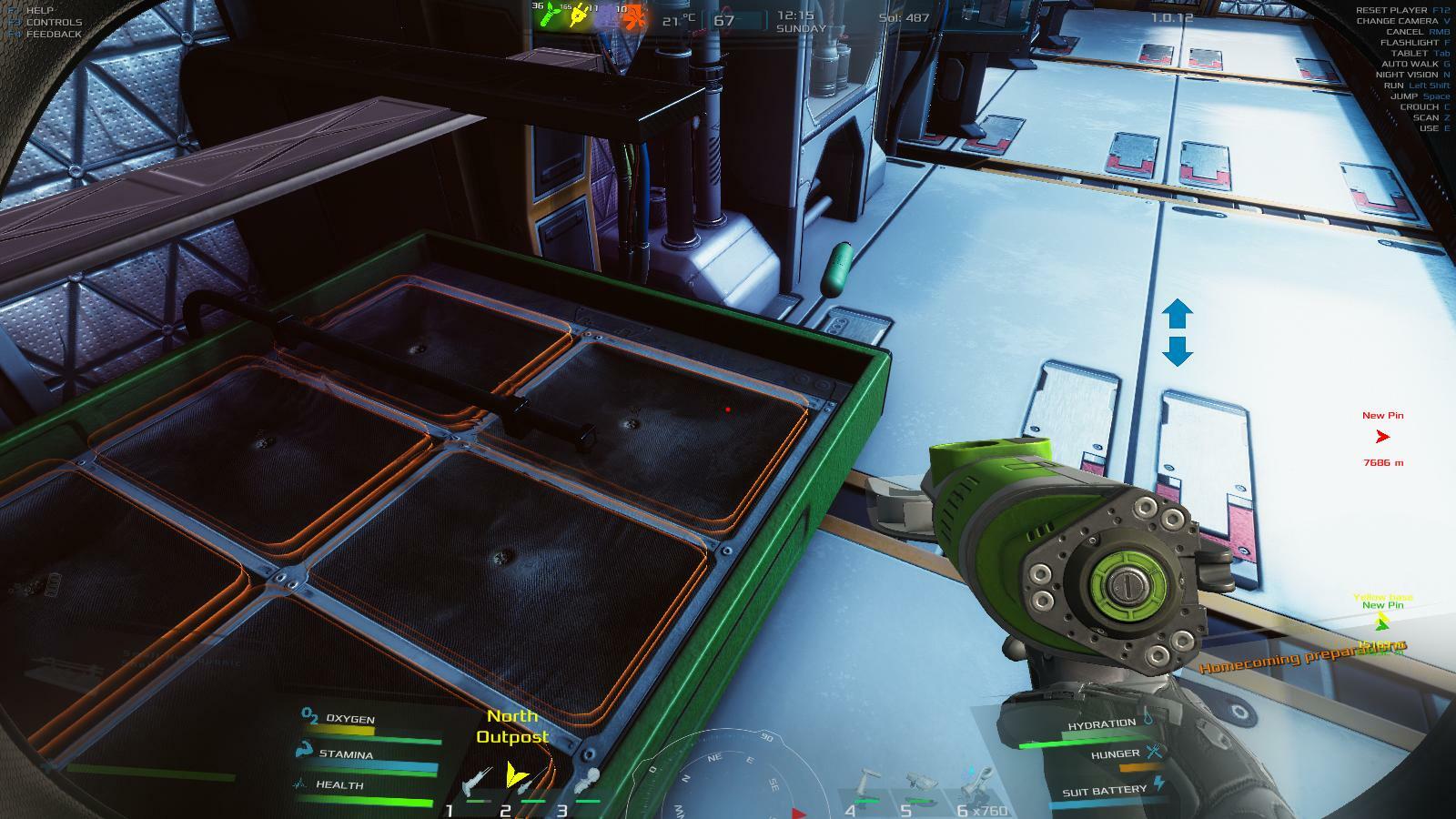Click the yellow power plug status icon
1456x819 pixels.
click(x=578, y=15)
